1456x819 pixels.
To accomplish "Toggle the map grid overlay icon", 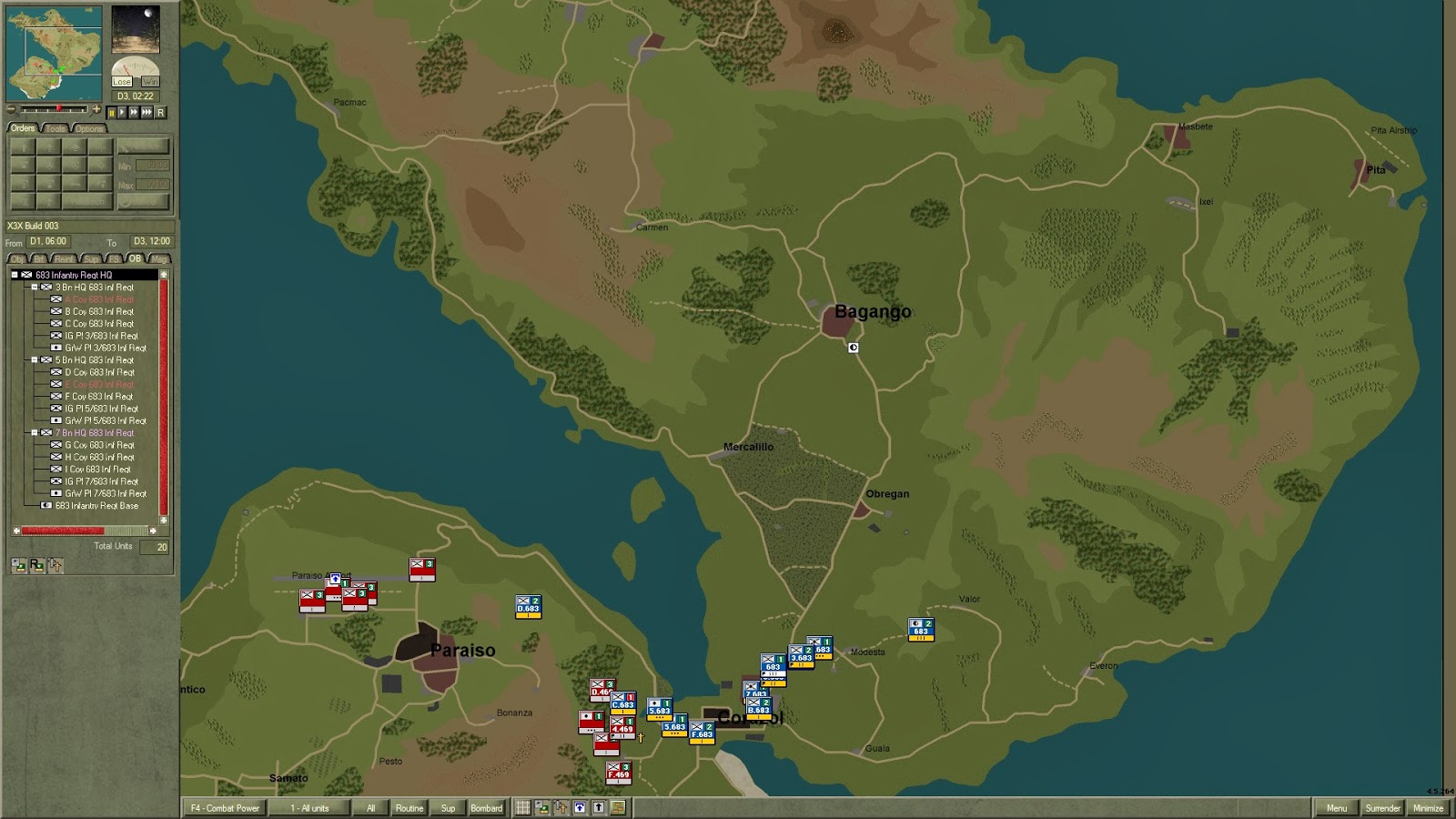I will pyautogui.click(x=523, y=807).
